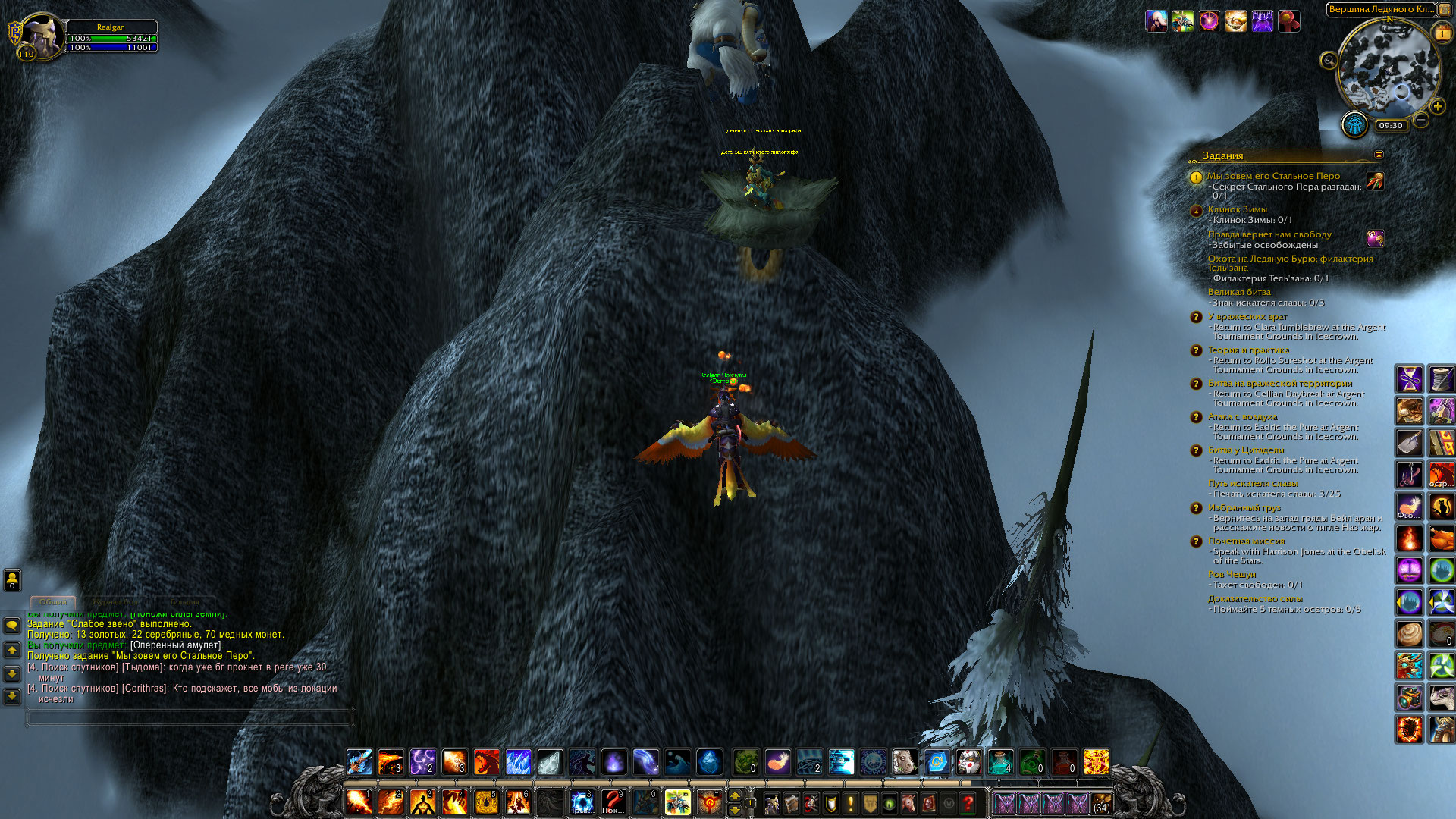Click the minimap tracking magnifier button

click(1329, 61)
